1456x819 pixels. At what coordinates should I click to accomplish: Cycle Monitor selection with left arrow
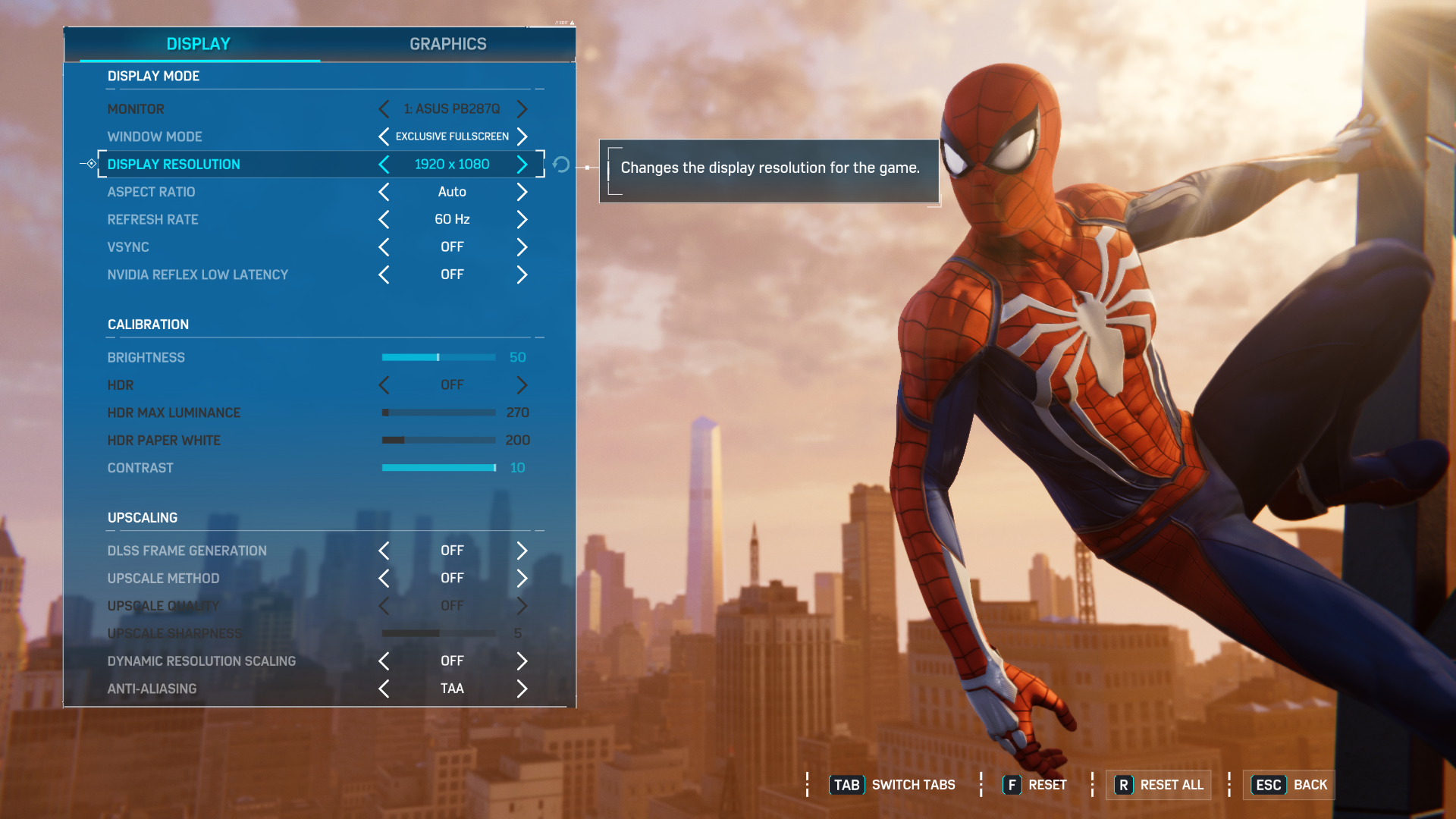(384, 109)
